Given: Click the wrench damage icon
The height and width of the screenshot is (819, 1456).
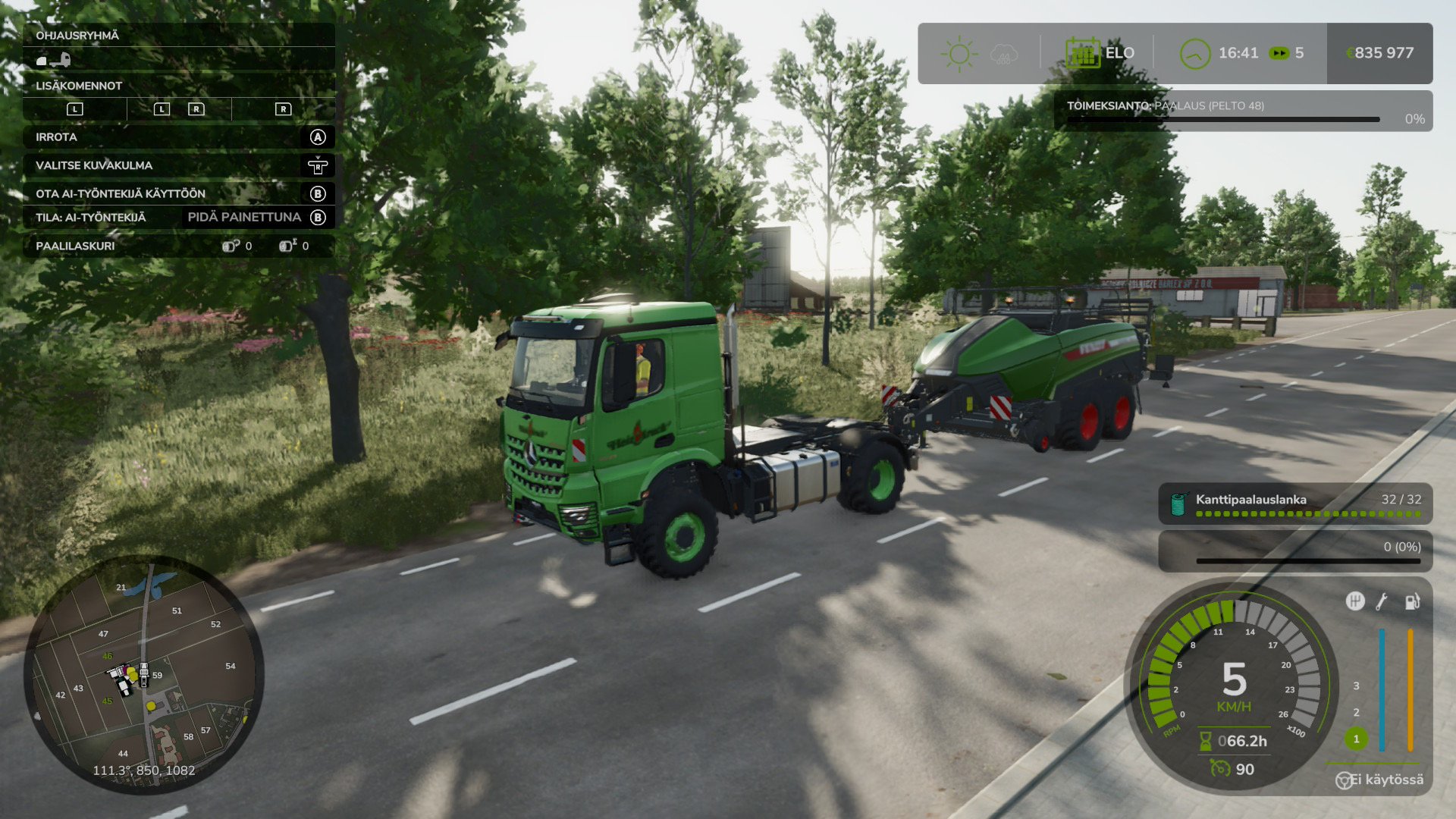Looking at the screenshot, I should (1382, 602).
